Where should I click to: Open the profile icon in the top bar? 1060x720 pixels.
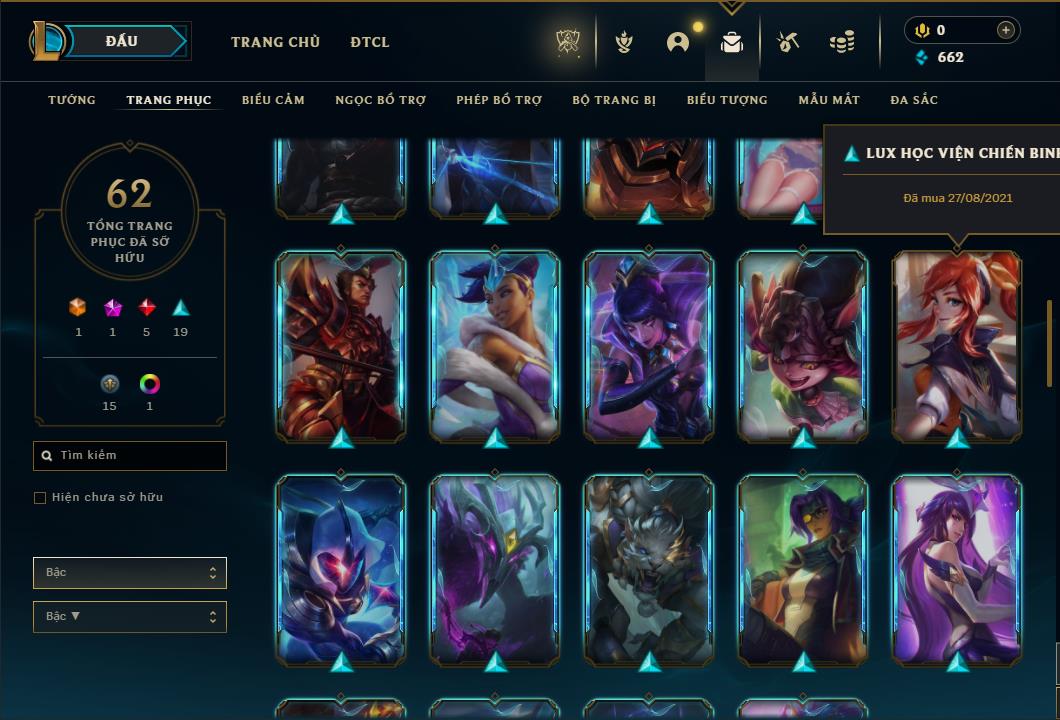678,42
